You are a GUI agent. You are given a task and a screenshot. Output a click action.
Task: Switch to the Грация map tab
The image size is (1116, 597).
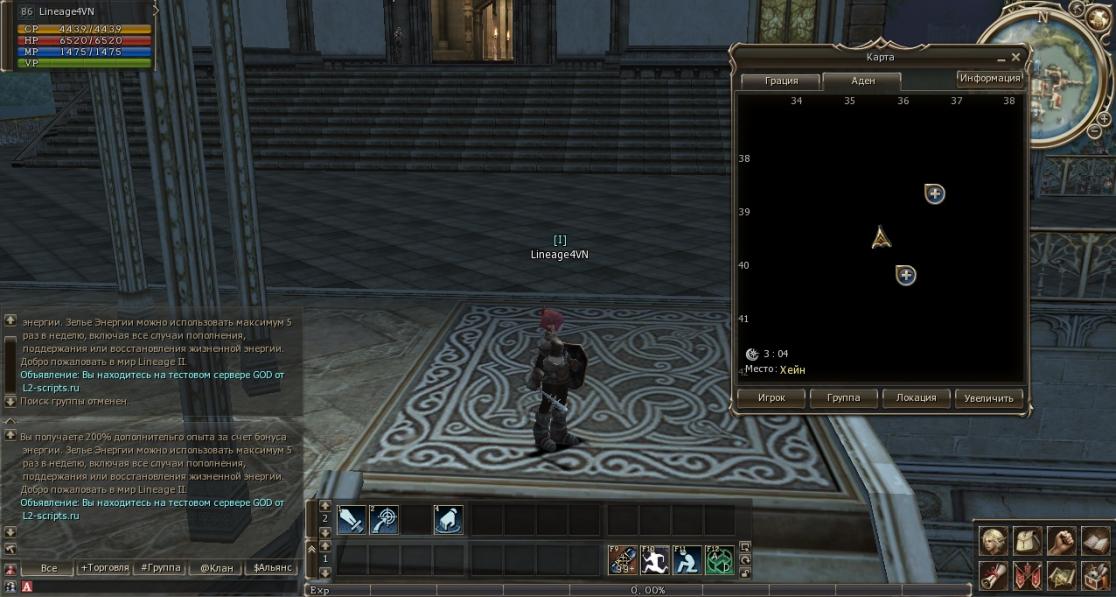[781, 81]
